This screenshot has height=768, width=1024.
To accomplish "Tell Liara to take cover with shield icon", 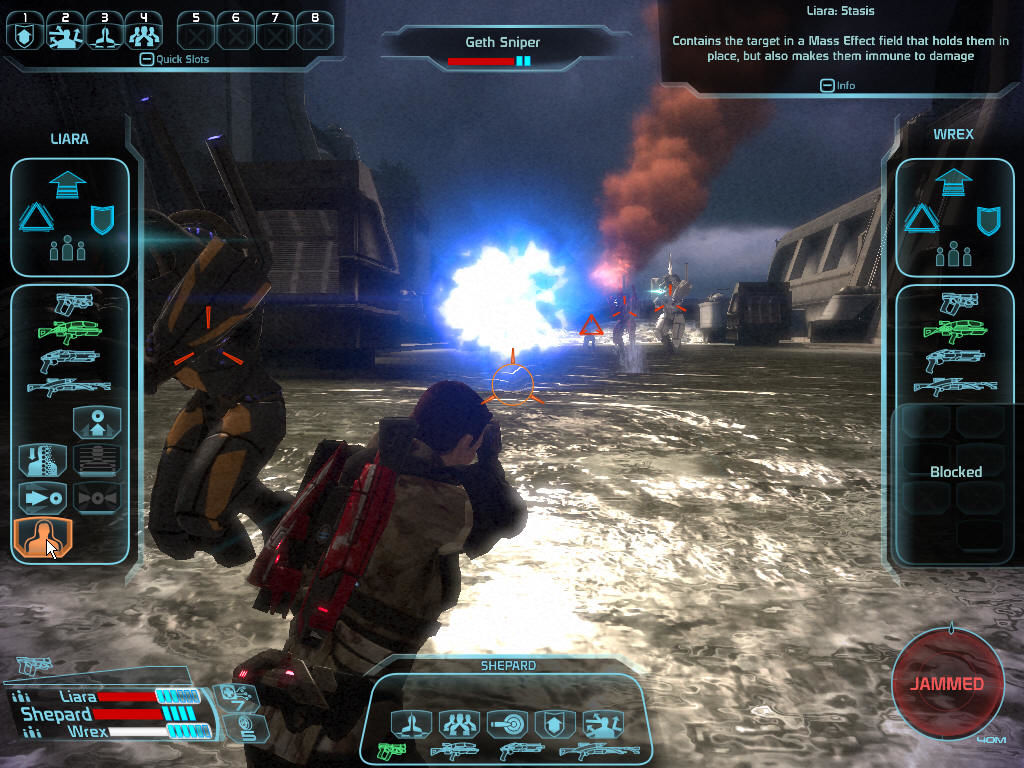I will (103, 218).
